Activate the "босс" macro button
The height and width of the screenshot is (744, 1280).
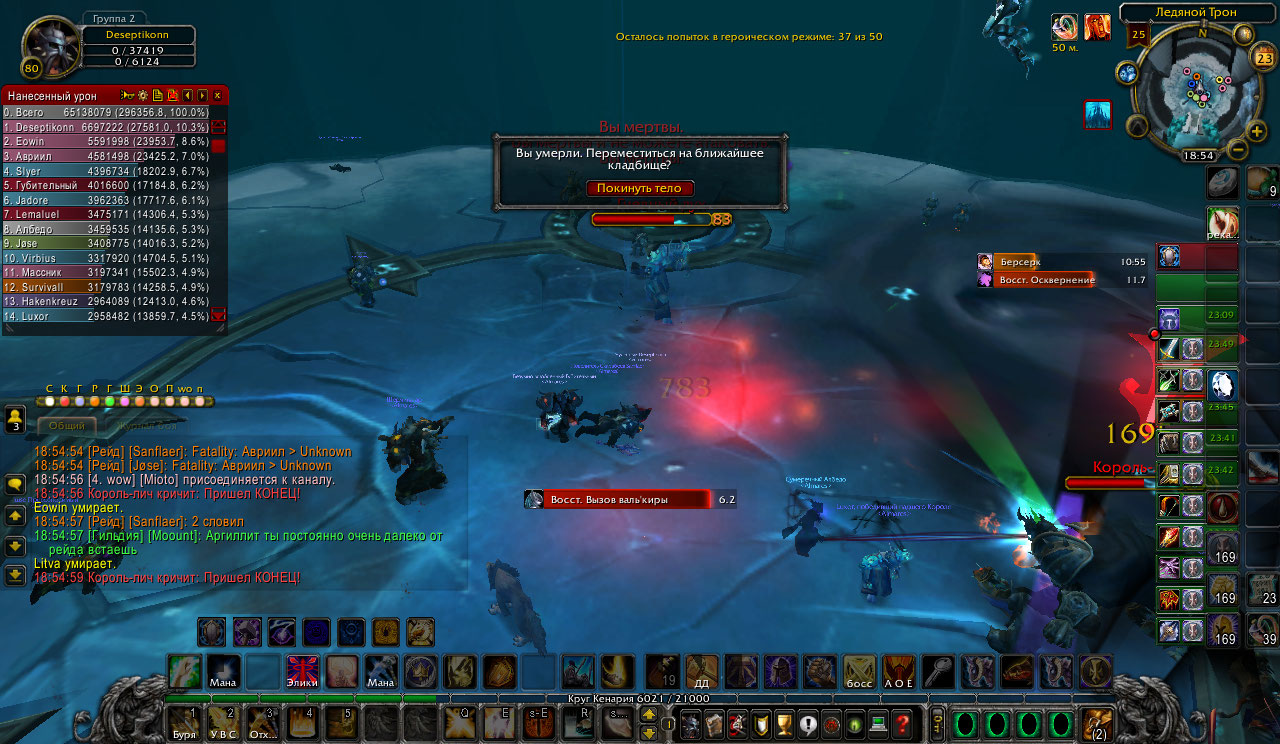(x=859, y=671)
